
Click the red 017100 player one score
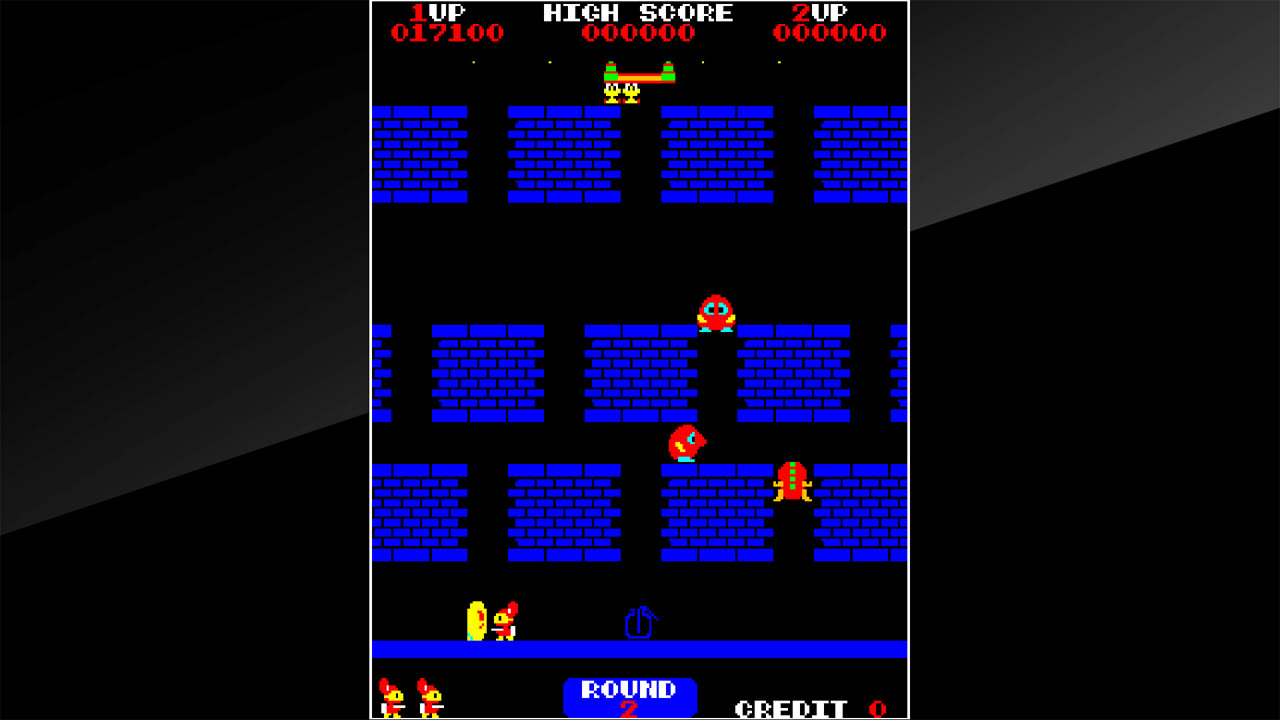447,31
